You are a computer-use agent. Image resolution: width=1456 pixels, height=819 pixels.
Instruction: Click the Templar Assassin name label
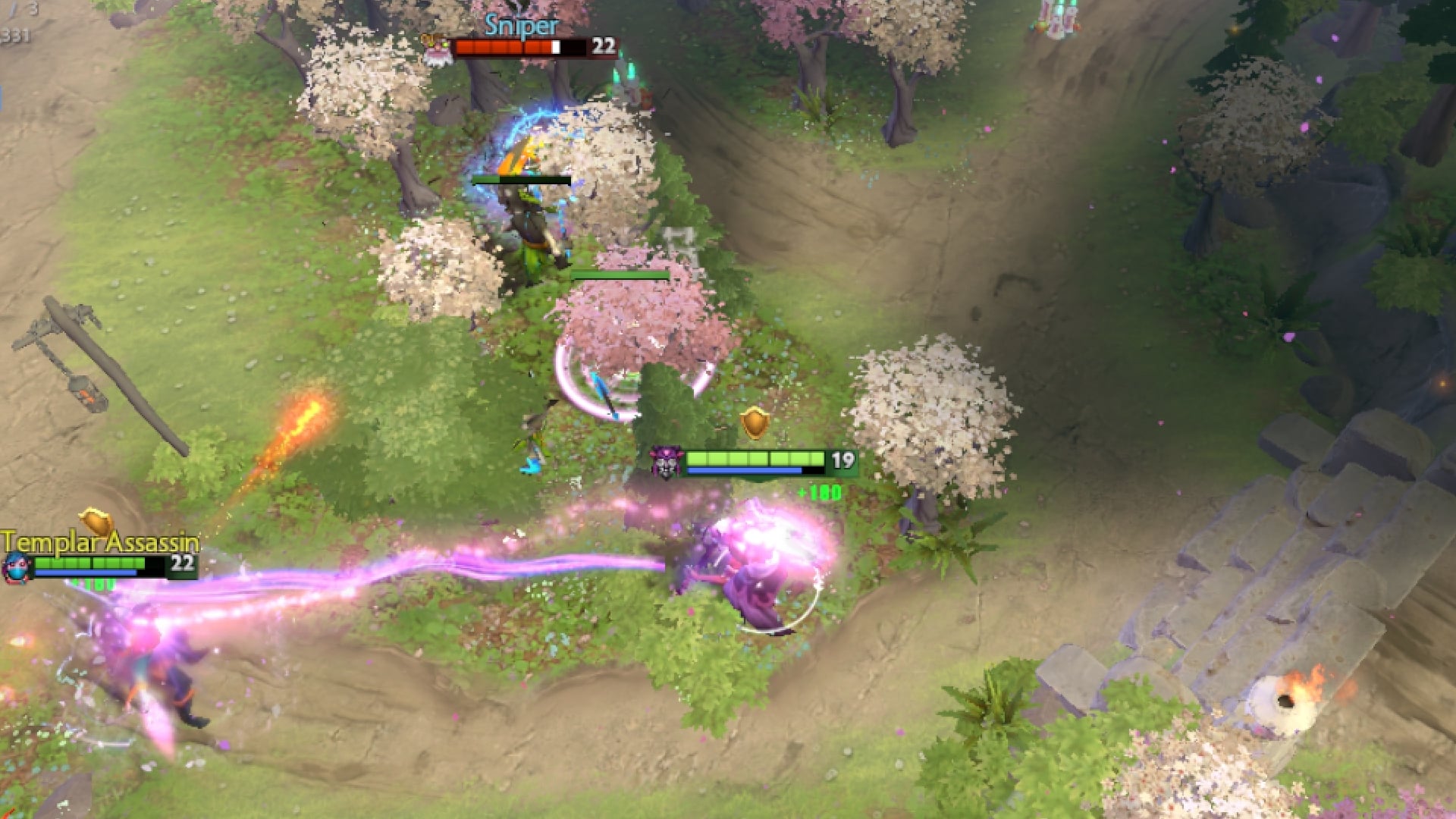tap(99, 541)
